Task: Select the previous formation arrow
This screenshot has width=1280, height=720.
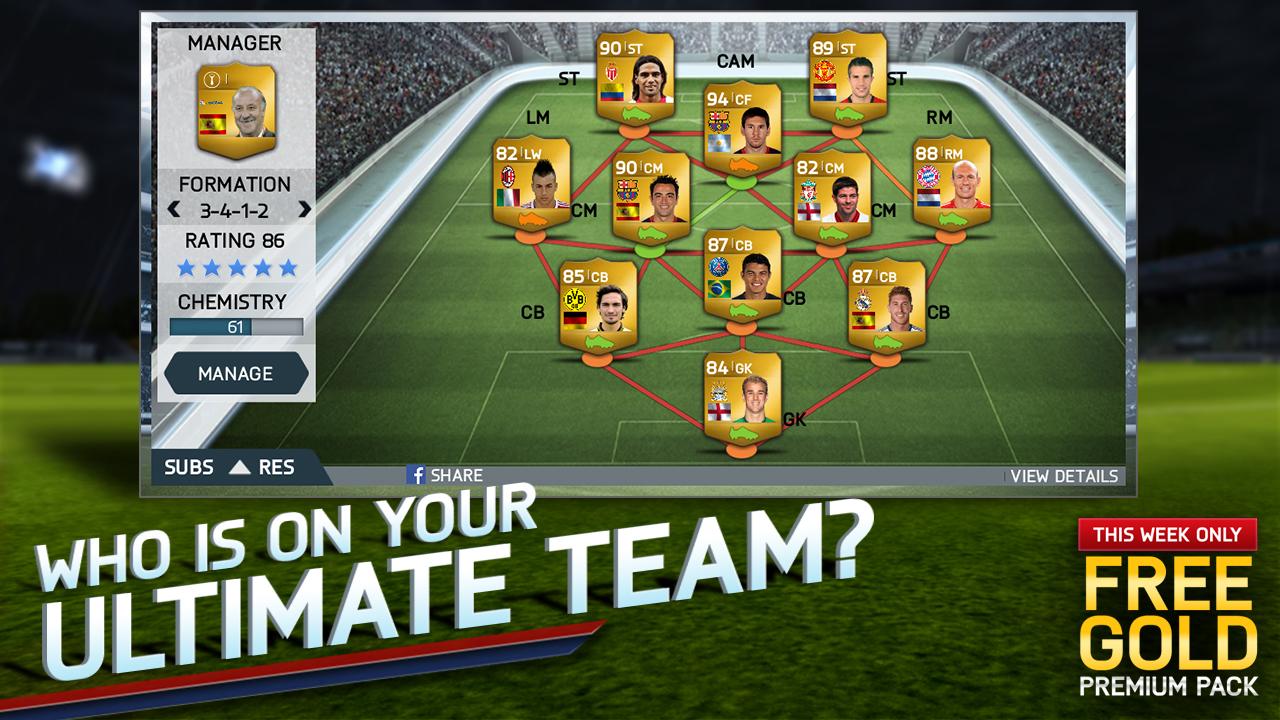Action: pyautogui.click(x=174, y=210)
